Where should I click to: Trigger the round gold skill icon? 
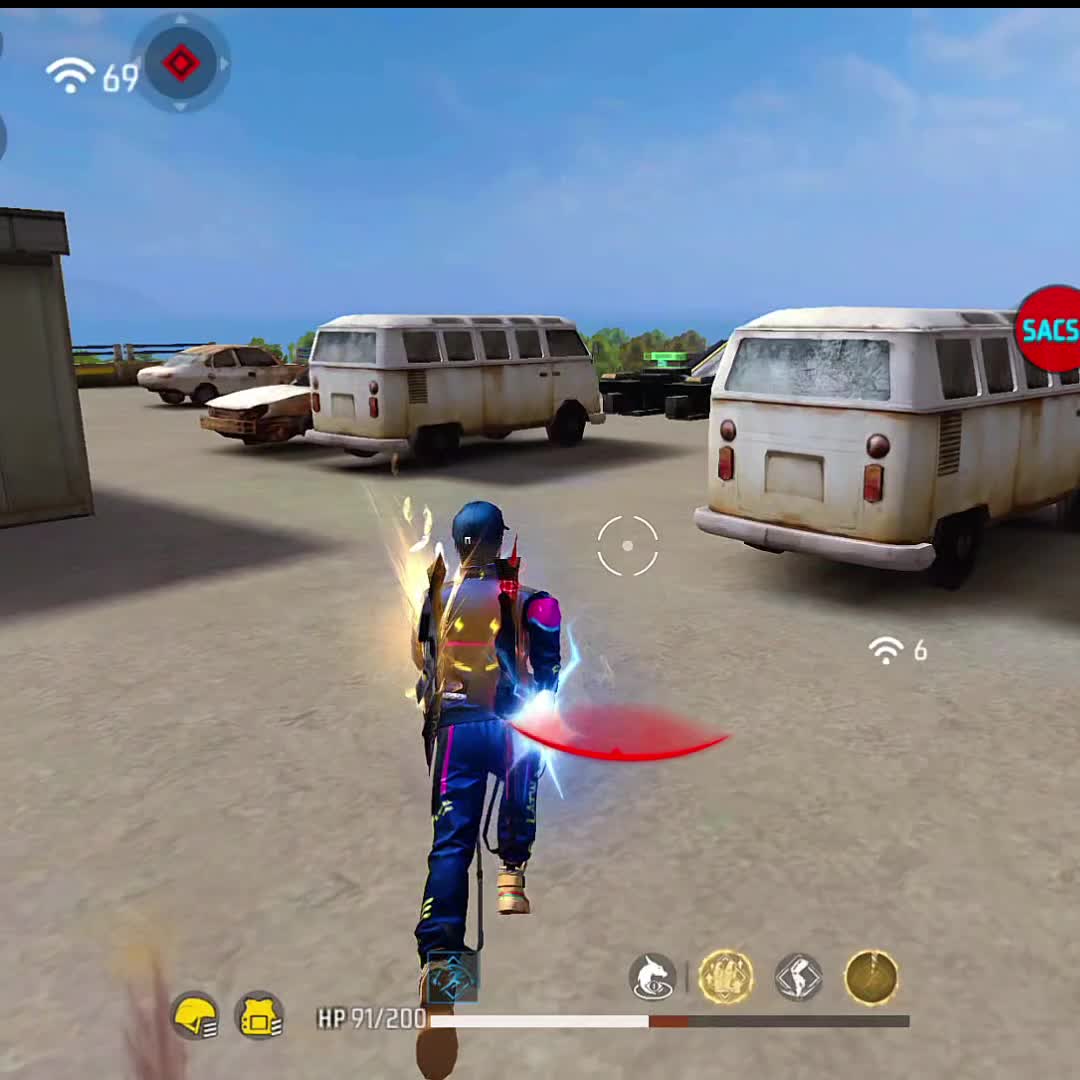tap(871, 977)
